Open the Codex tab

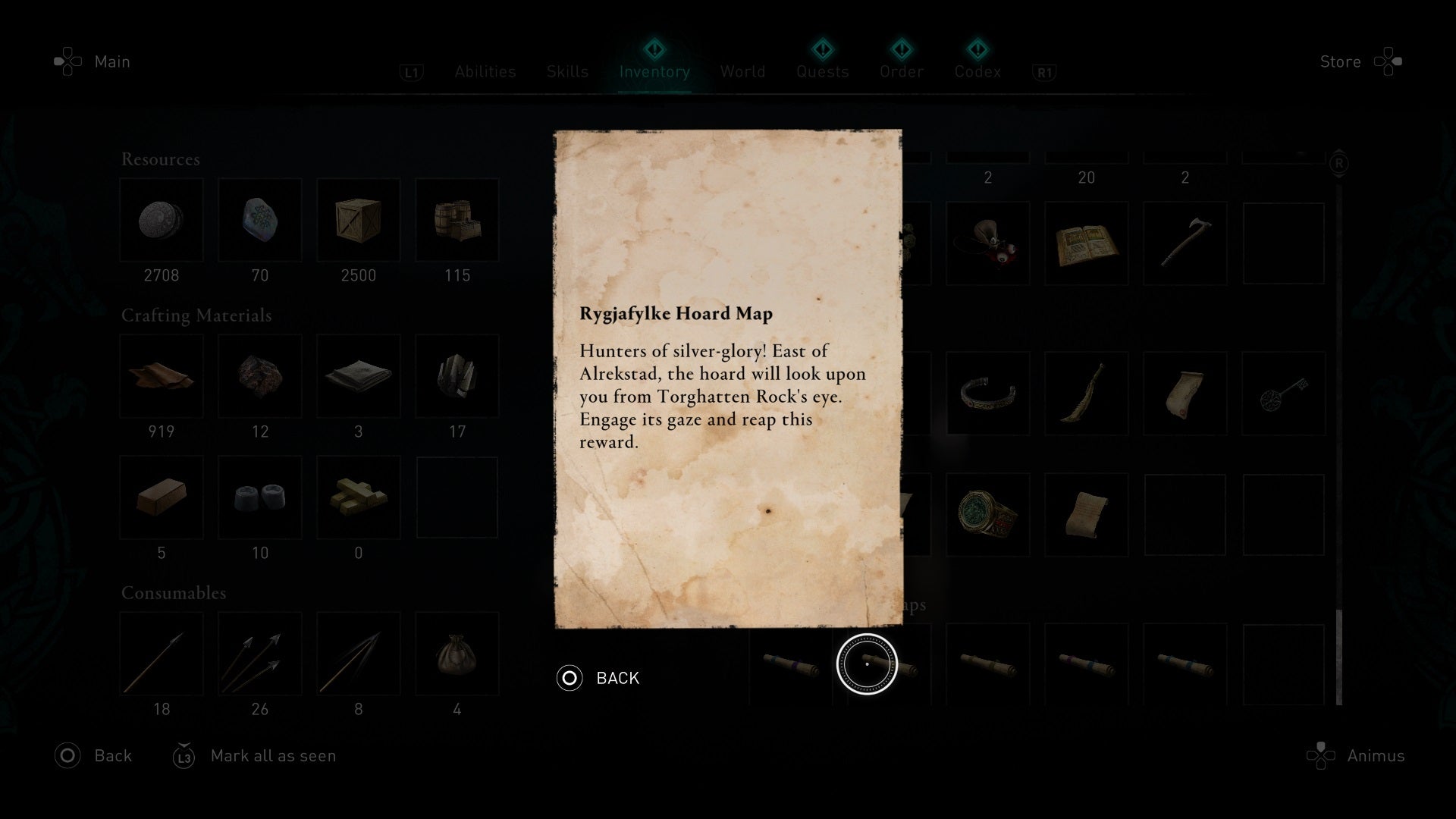pyautogui.click(x=977, y=71)
